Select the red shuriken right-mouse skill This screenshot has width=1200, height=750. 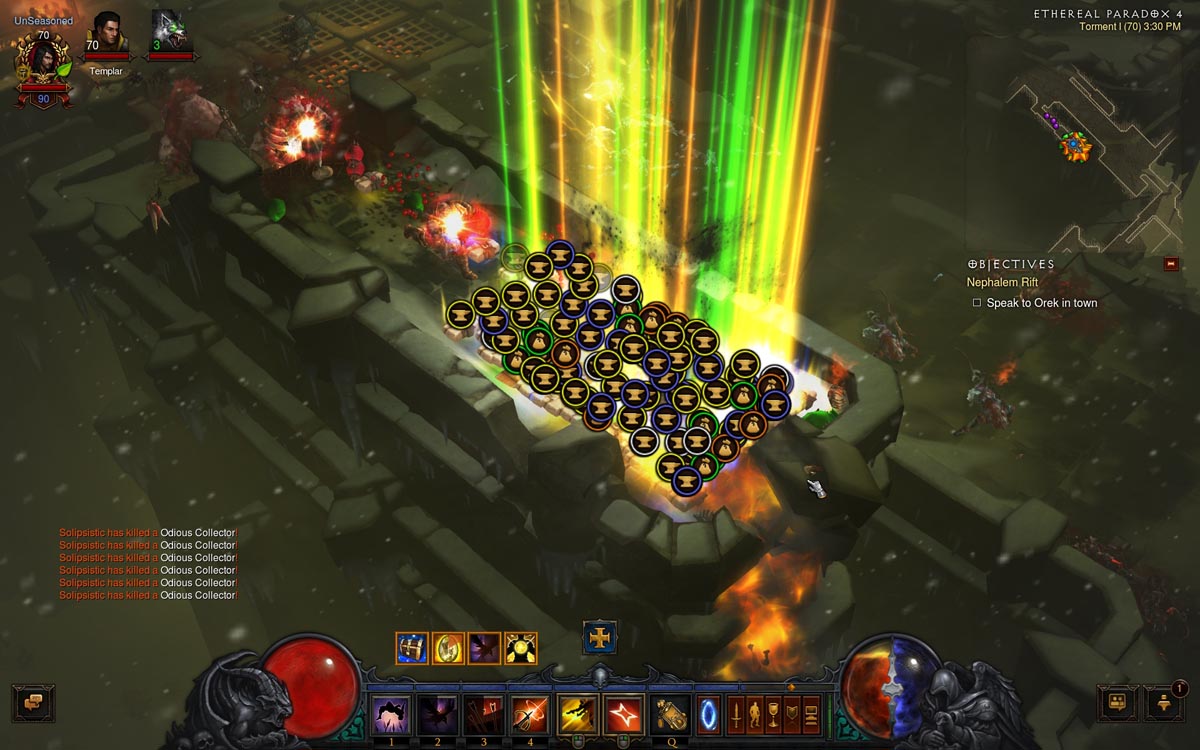pos(624,714)
